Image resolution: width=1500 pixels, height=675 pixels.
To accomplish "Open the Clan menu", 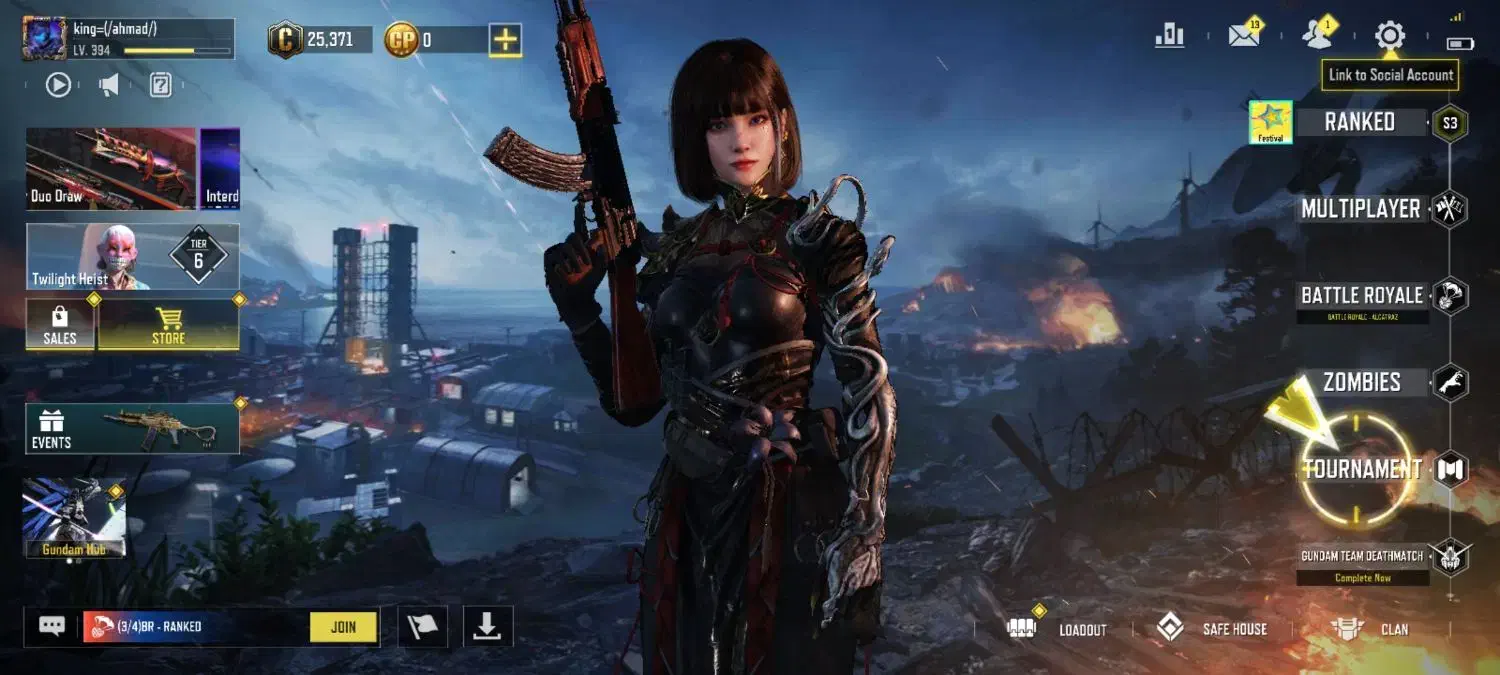I will coord(1369,629).
